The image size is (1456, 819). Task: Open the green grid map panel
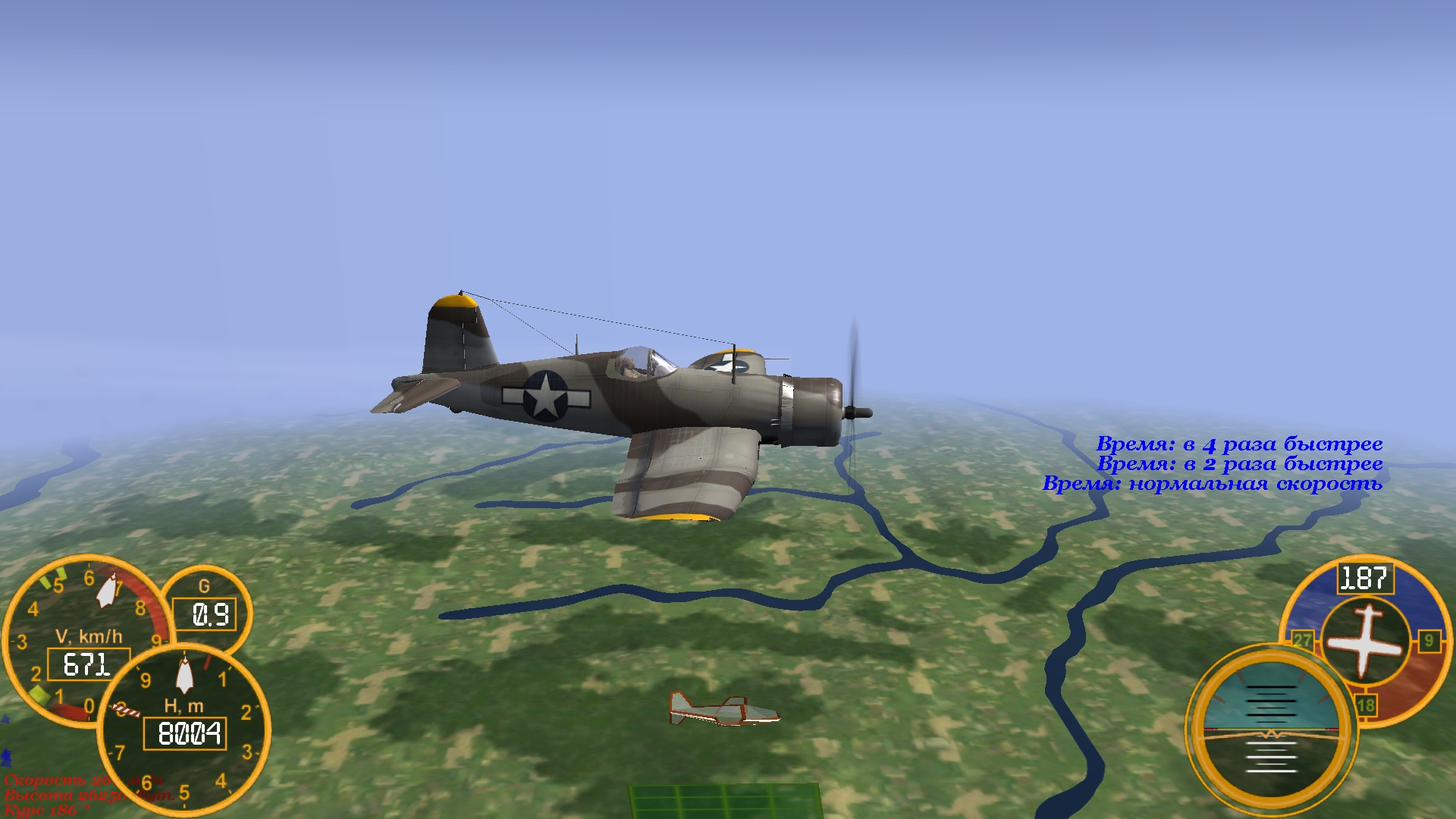[x=724, y=801]
